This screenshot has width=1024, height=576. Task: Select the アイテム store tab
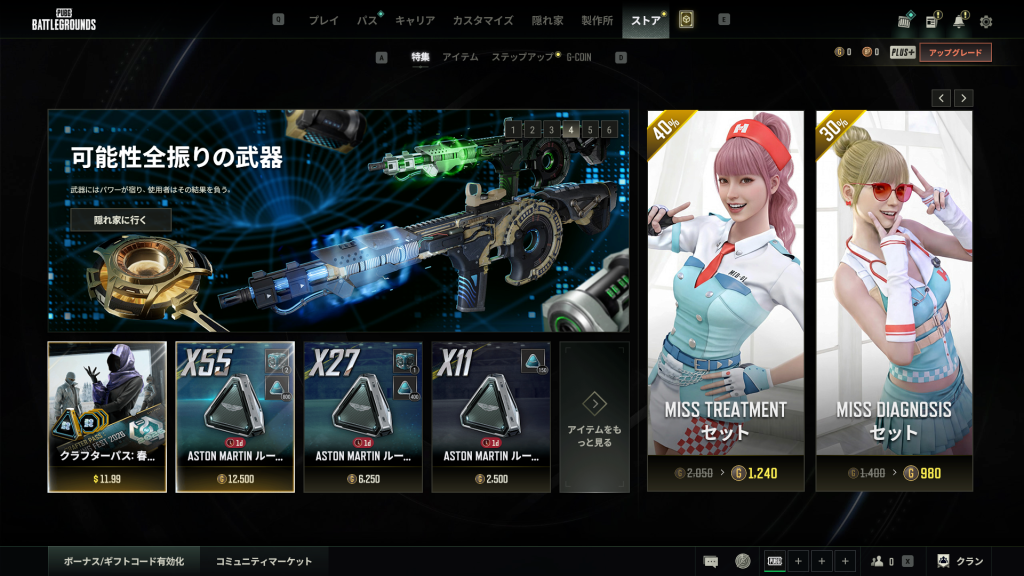(x=460, y=57)
